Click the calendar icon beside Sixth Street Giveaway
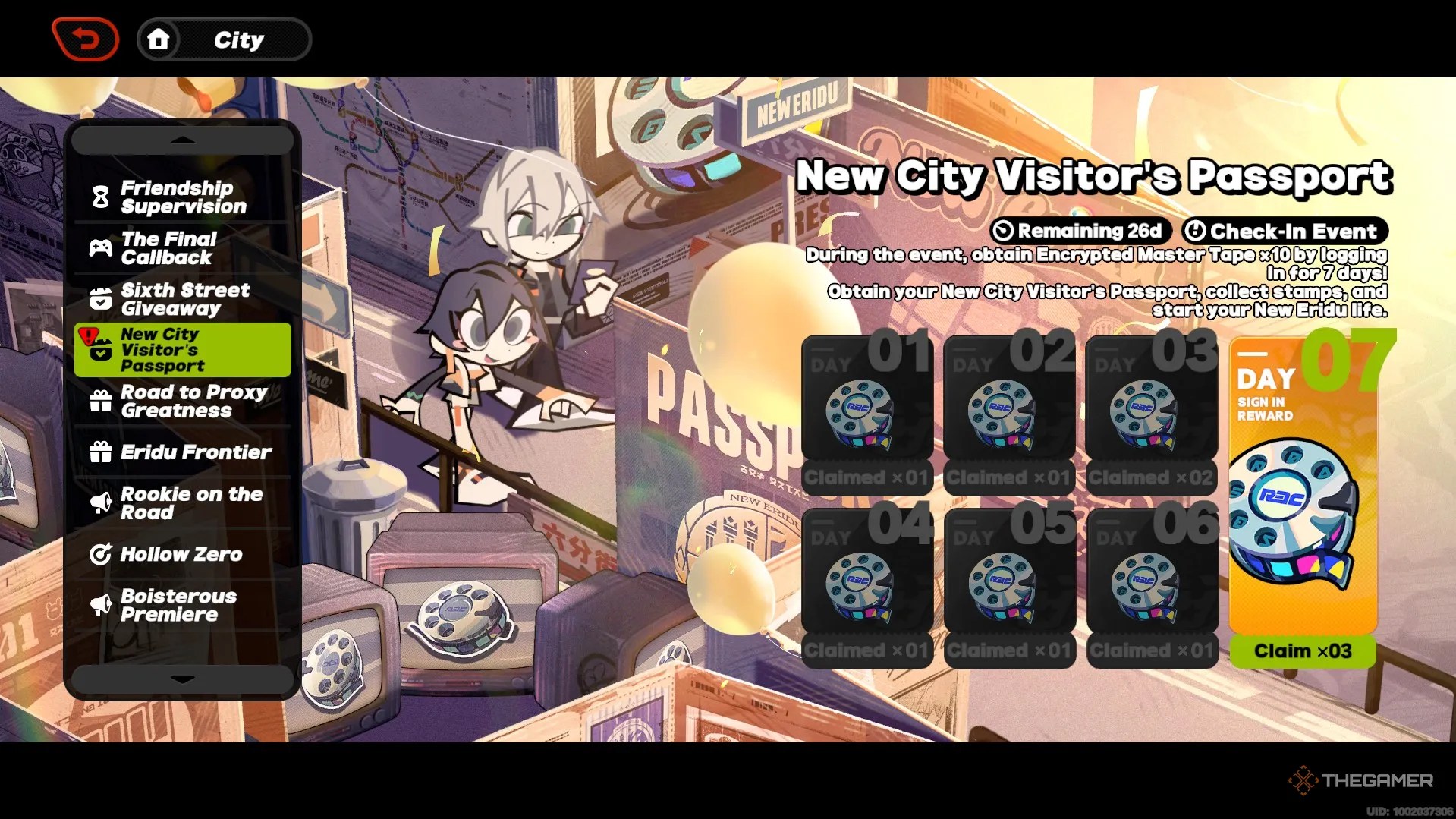The image size is (1456, 819). point(101,298)
